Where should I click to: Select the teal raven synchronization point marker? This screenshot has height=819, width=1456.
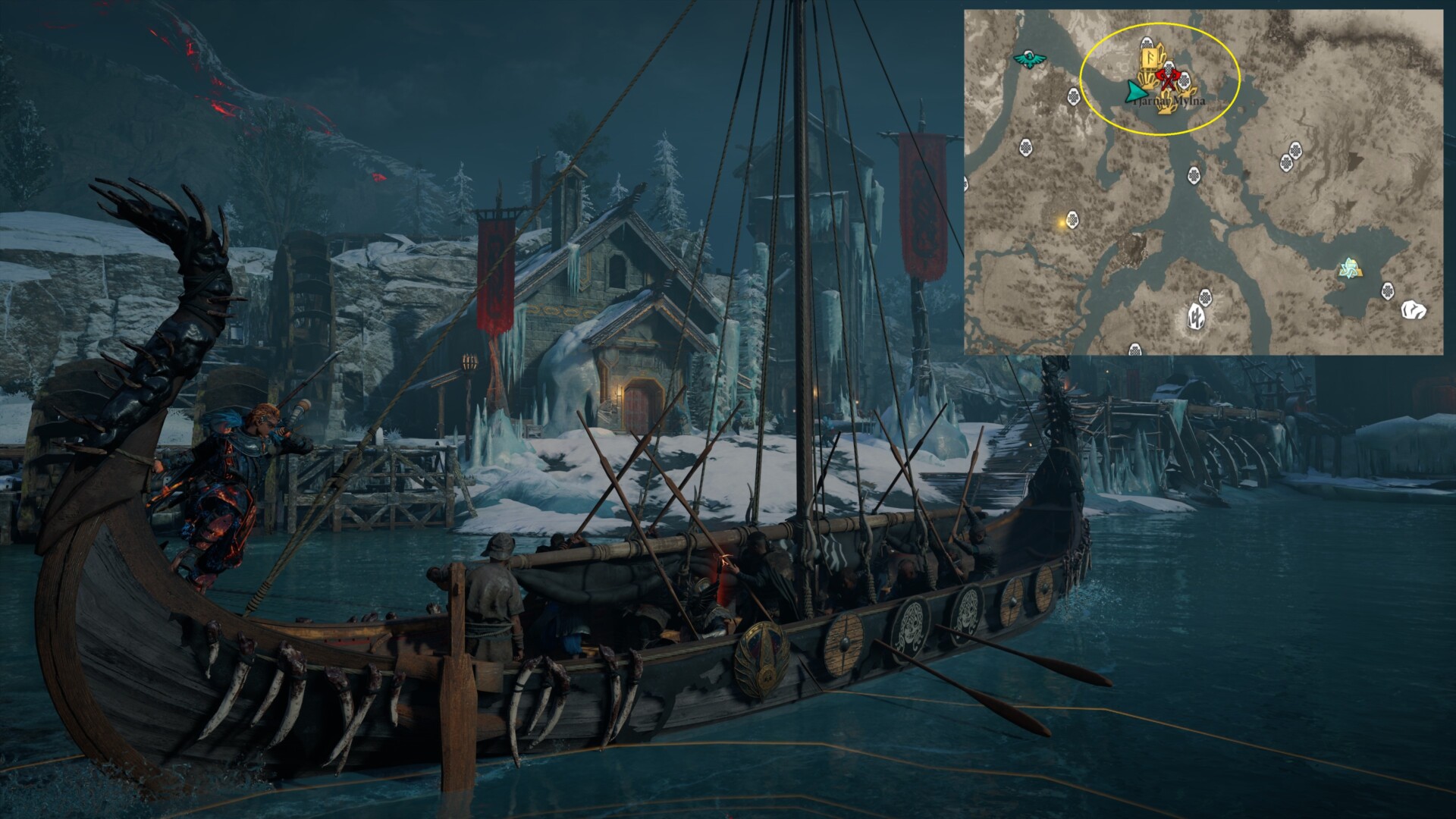pyautogui.click(x=1028, y=58)
